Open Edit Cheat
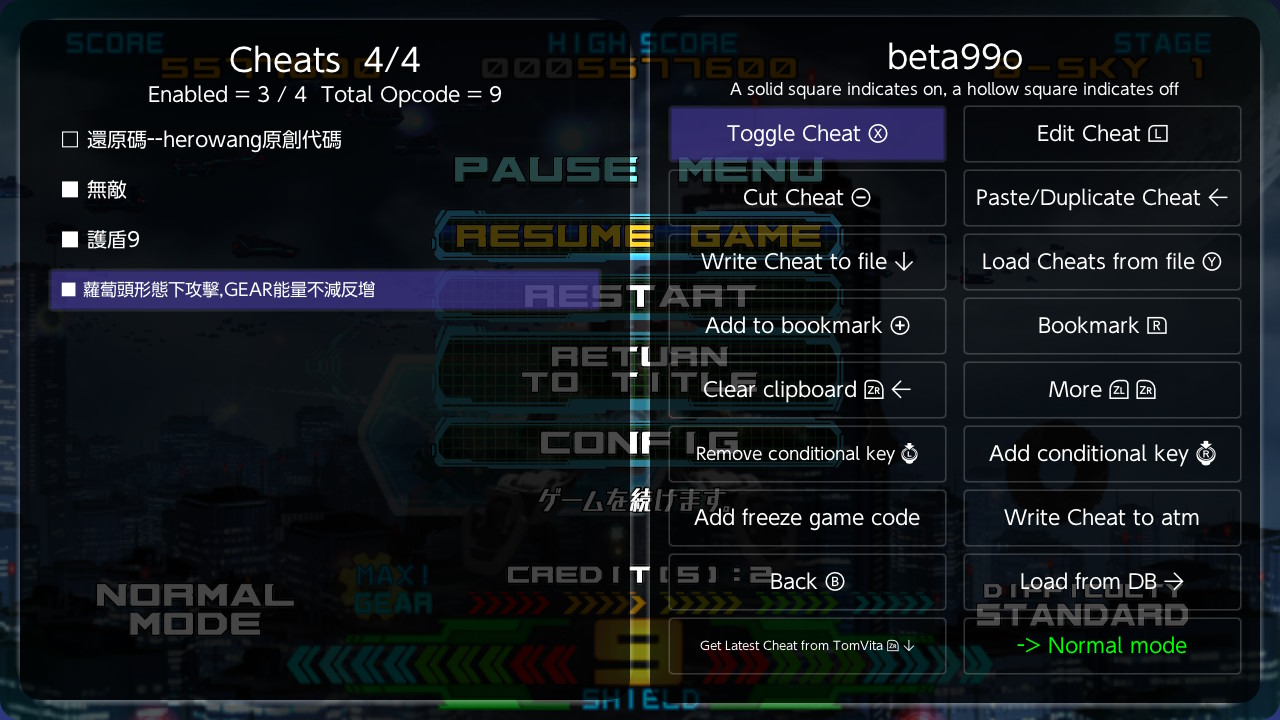 pyautogui.click(x=1101, y=133)
